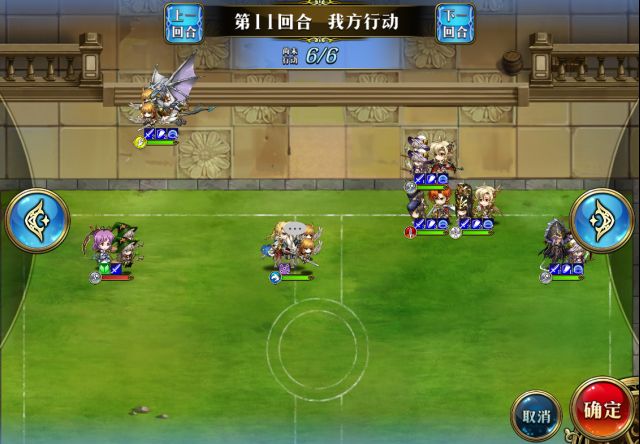The height and width of the screenshot is (444, 640).
Task: Select the purple-haired unit
Action: (105, 250)
